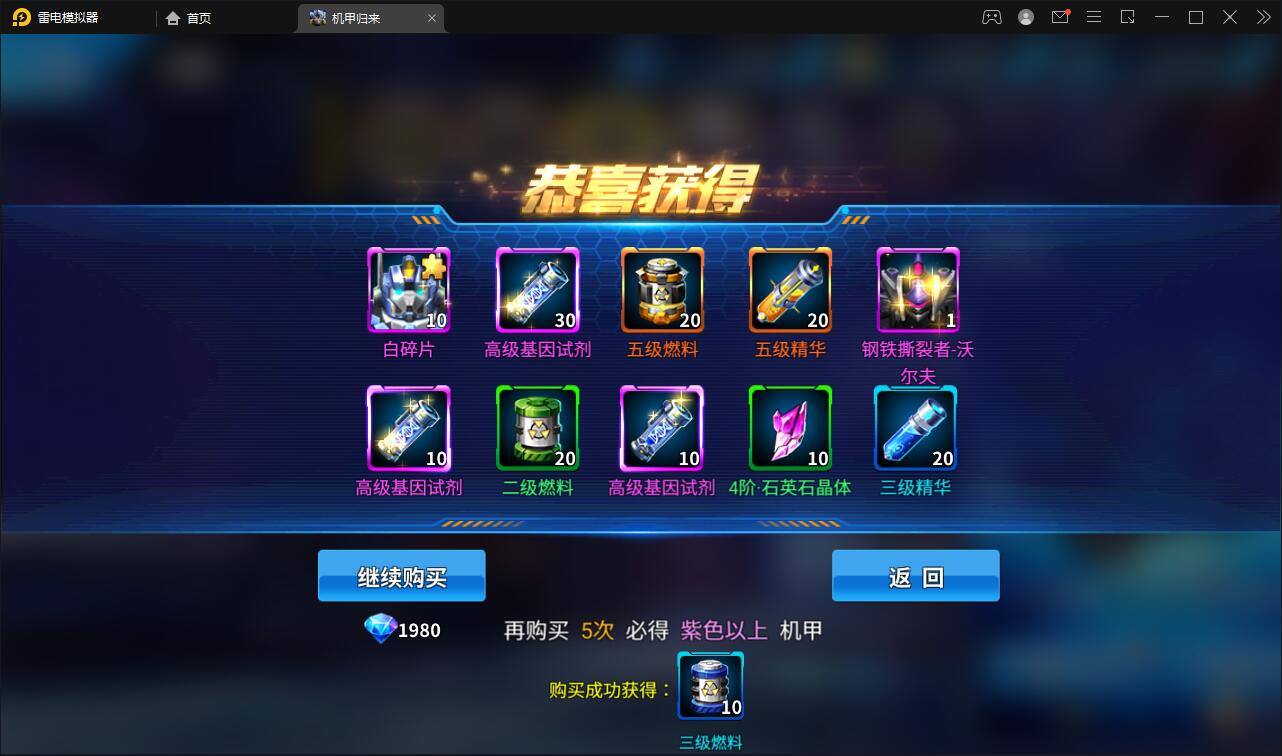Expand the emulator sidebar with the chevron arrows
The height and width of the screenshot is (756, 1282).
coord(1262,17)
